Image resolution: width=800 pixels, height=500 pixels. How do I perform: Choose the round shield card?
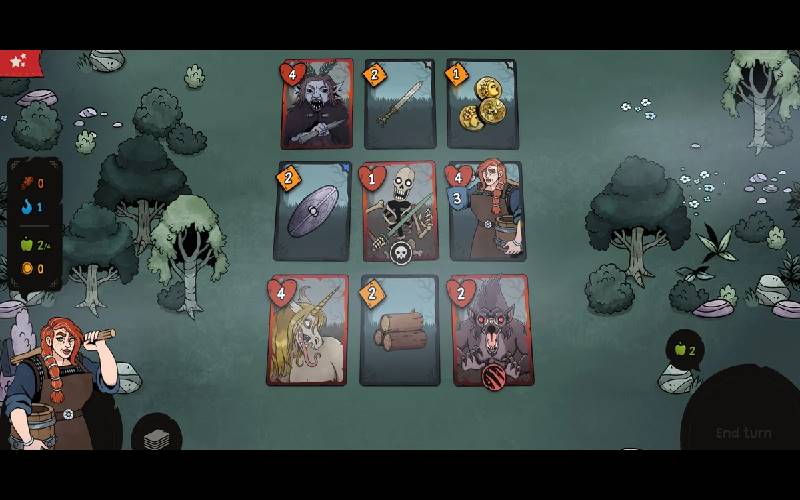(x=313, y=212)
